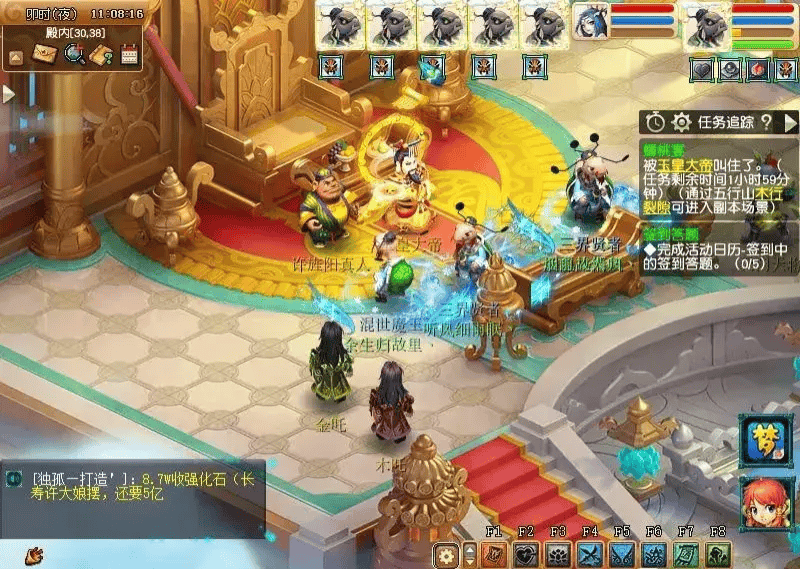Select the blue-haired character portrait

click(590, 22)
